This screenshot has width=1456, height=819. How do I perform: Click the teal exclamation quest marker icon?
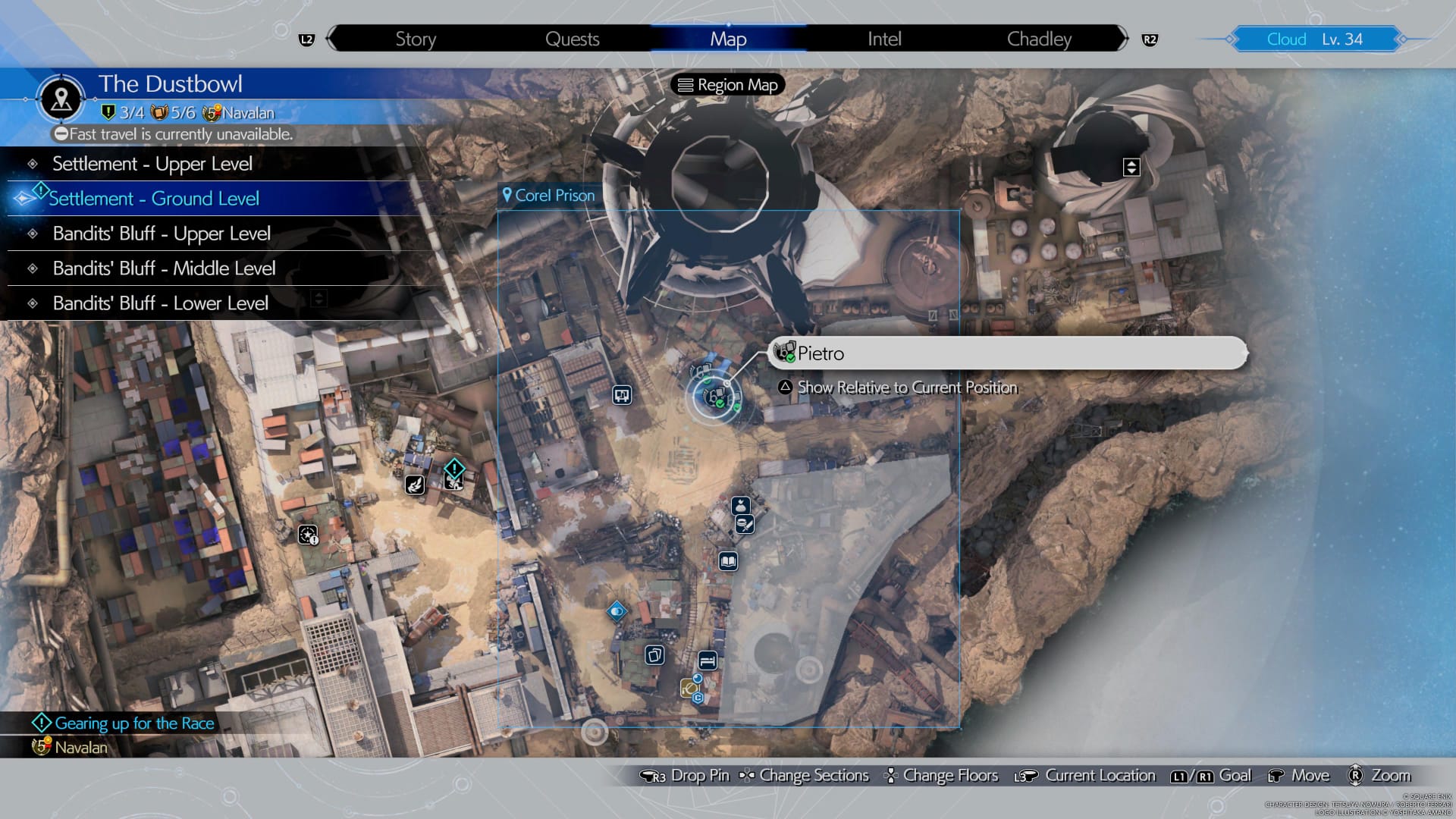454,468
